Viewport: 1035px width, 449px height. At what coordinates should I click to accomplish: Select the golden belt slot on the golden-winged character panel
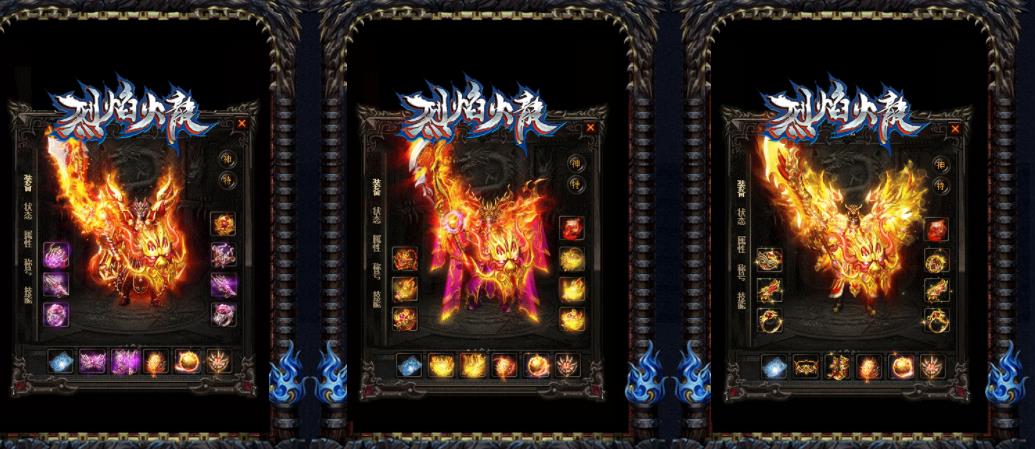pos(806,366)
